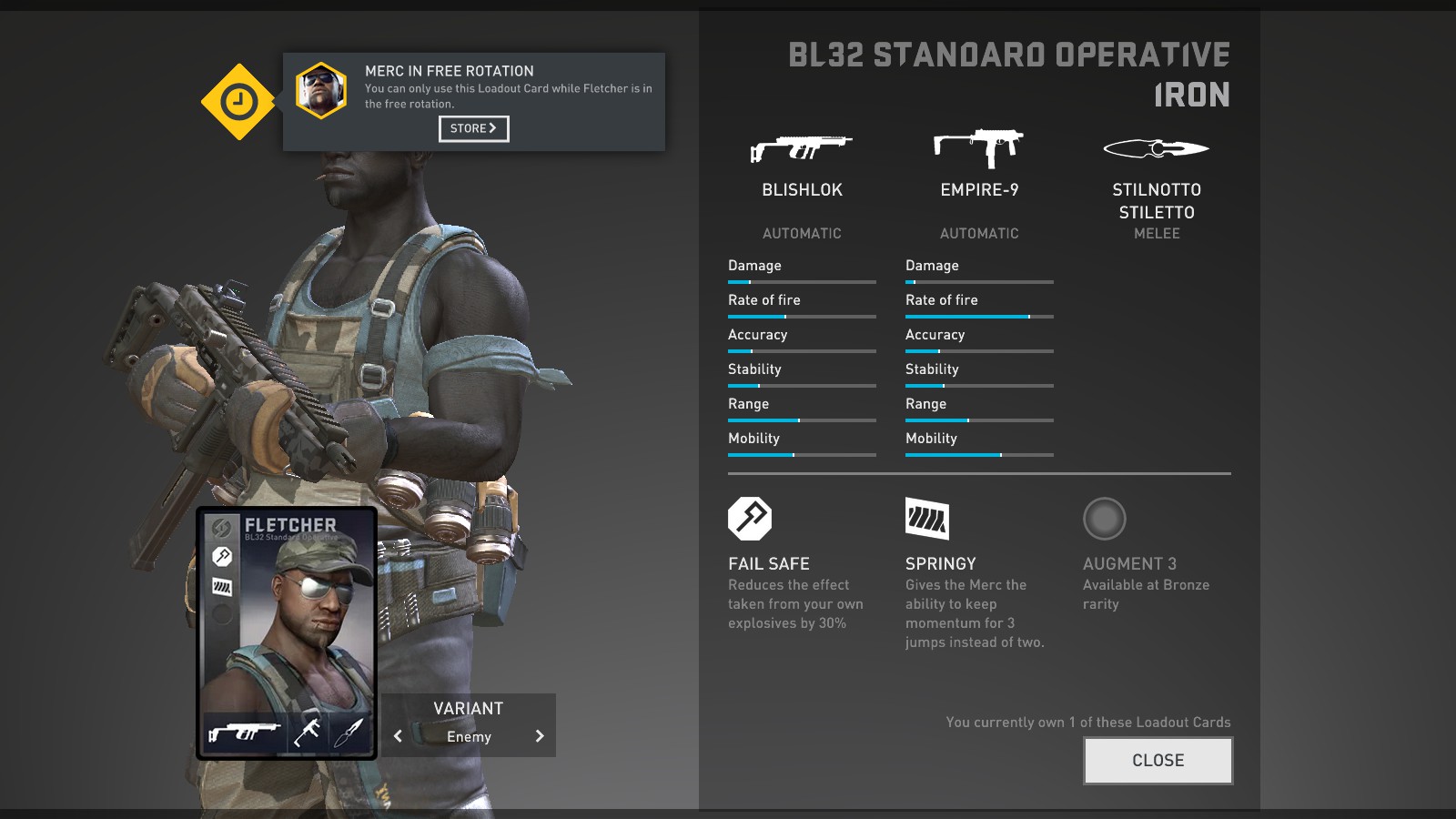Click the locked Augment 3 slot
1456x819 pixels.
(1104, 519)
